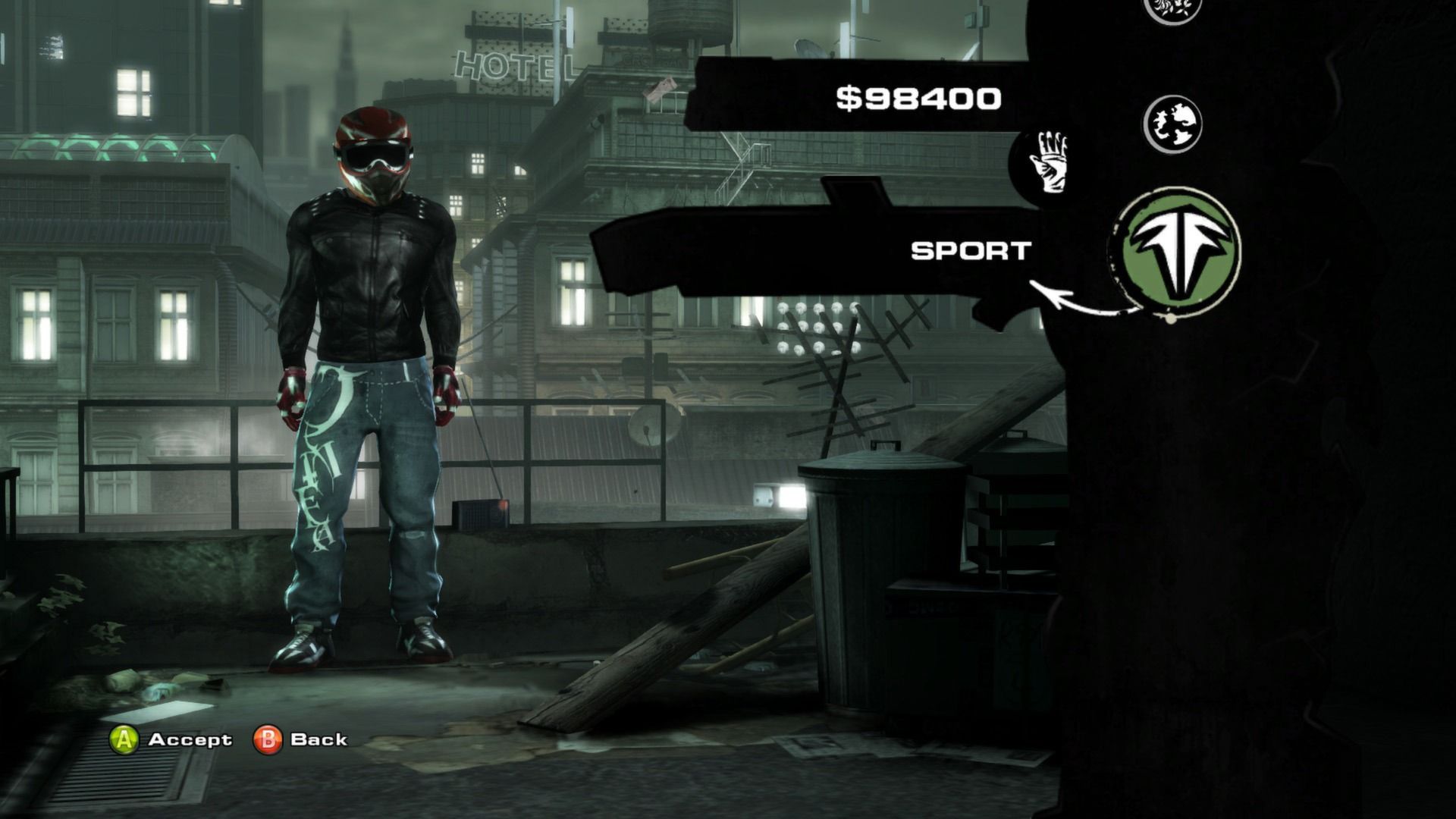The image size is (1456, 819).
Task: Click the $98400 money display
Action: pos(919,96)
